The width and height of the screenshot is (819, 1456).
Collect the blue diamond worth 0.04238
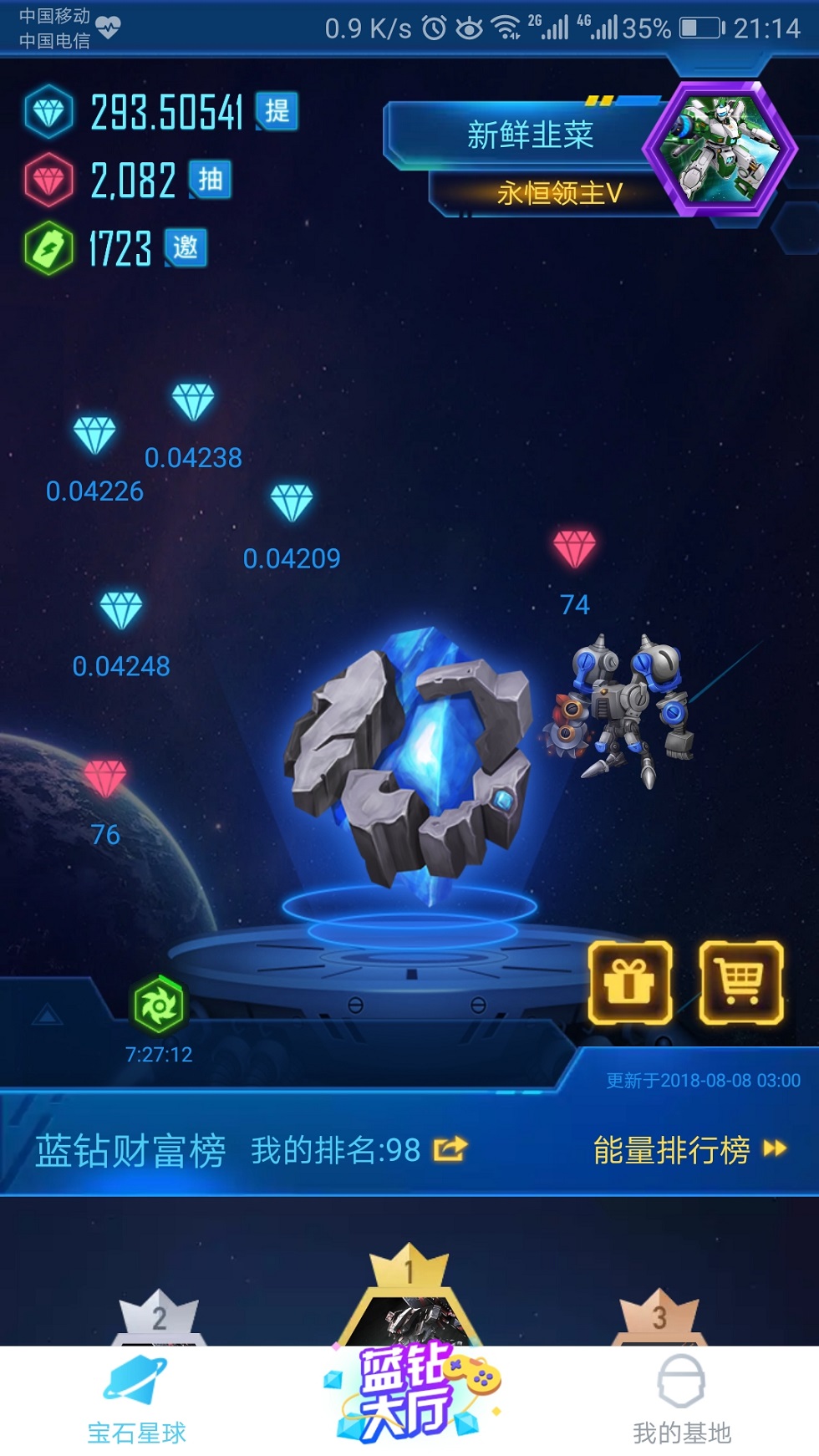click(193, 403)
